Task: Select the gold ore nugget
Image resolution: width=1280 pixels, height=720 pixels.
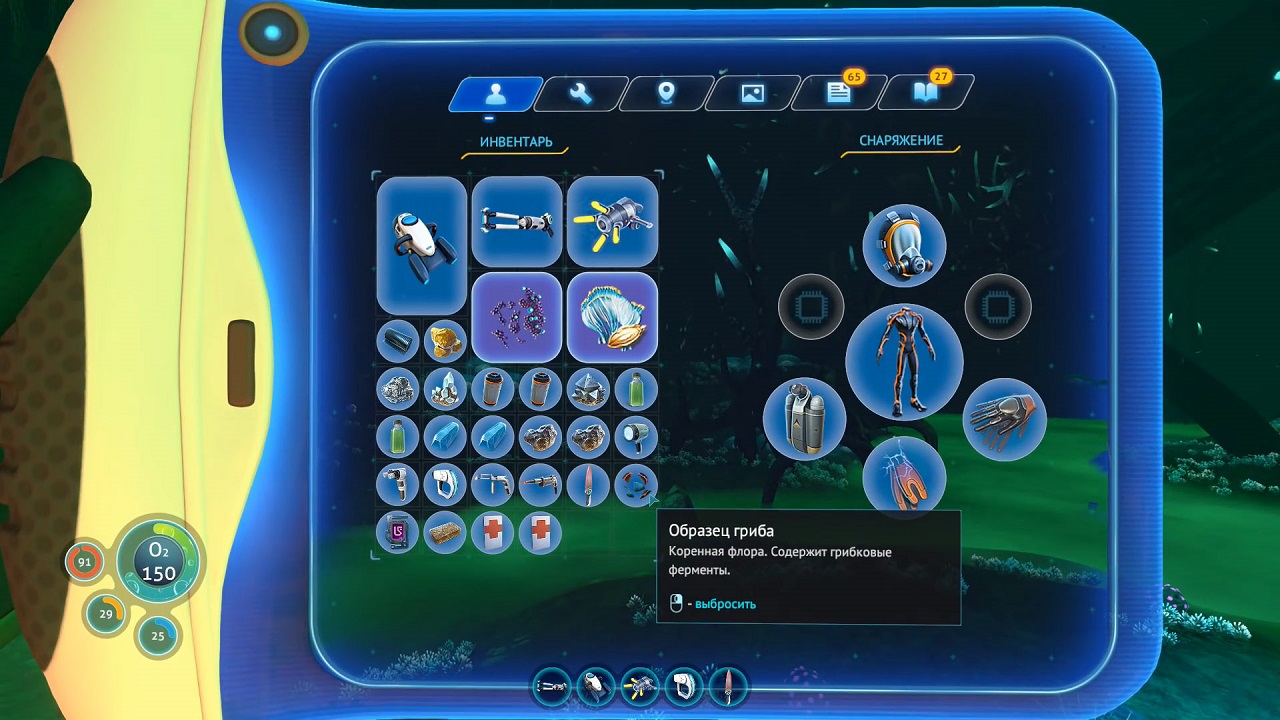Action: [445, 341]
